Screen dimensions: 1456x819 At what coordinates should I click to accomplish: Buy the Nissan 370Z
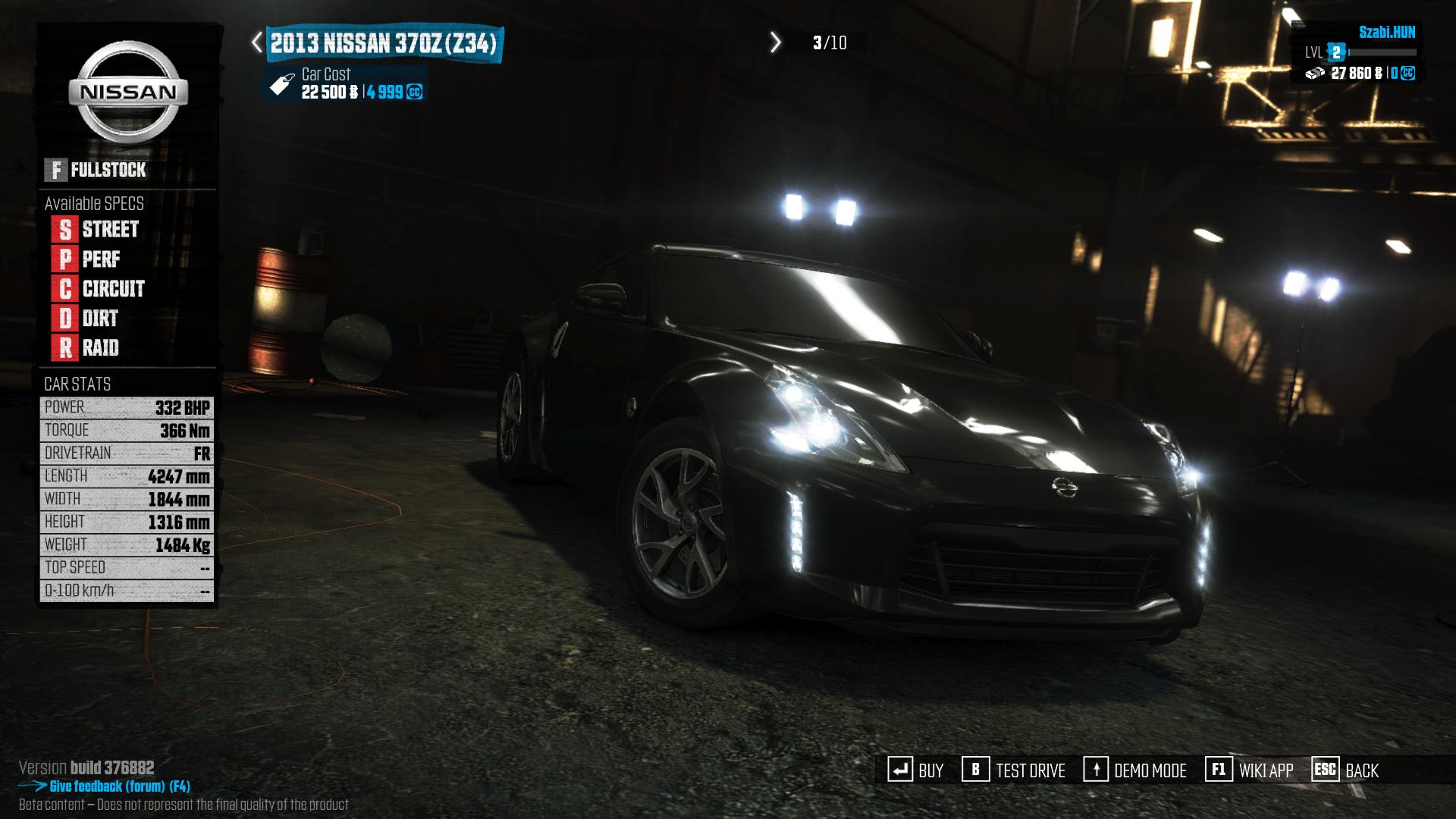916,770
